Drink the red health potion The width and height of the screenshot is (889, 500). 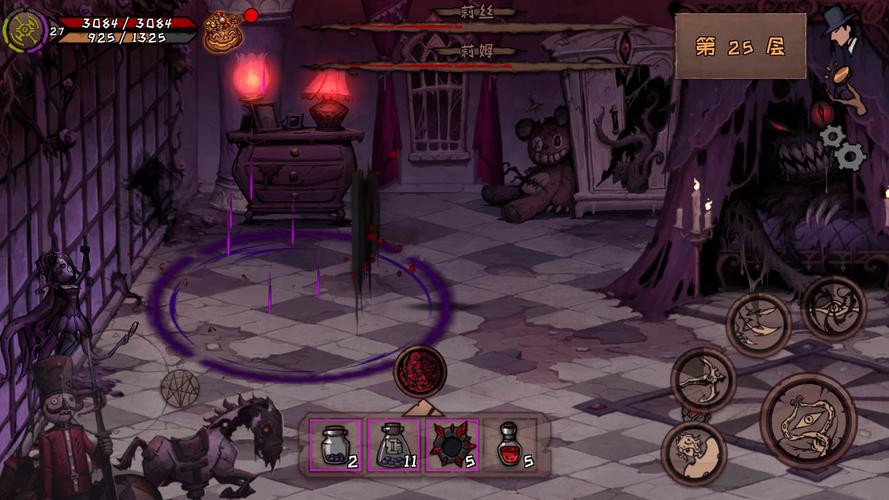511,445
